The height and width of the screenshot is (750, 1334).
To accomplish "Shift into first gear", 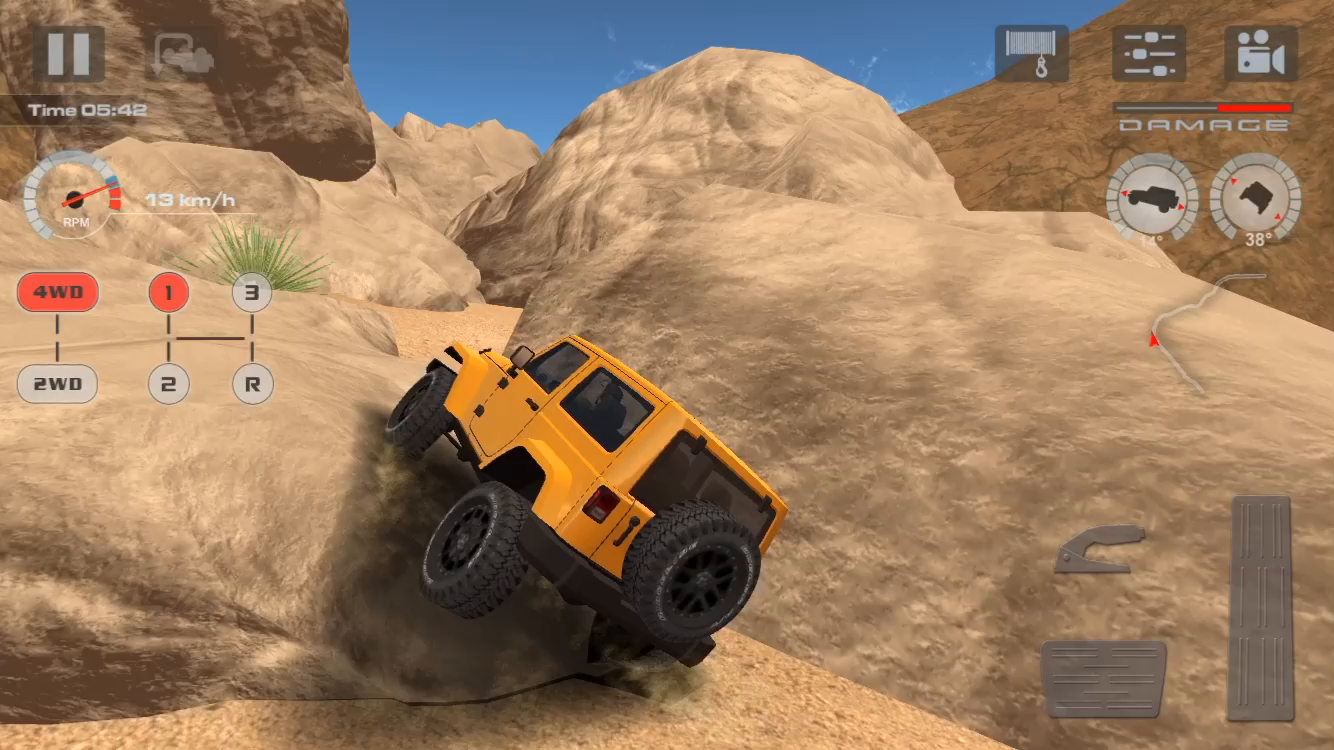I will pyautogui.click(x=170, y=292).
